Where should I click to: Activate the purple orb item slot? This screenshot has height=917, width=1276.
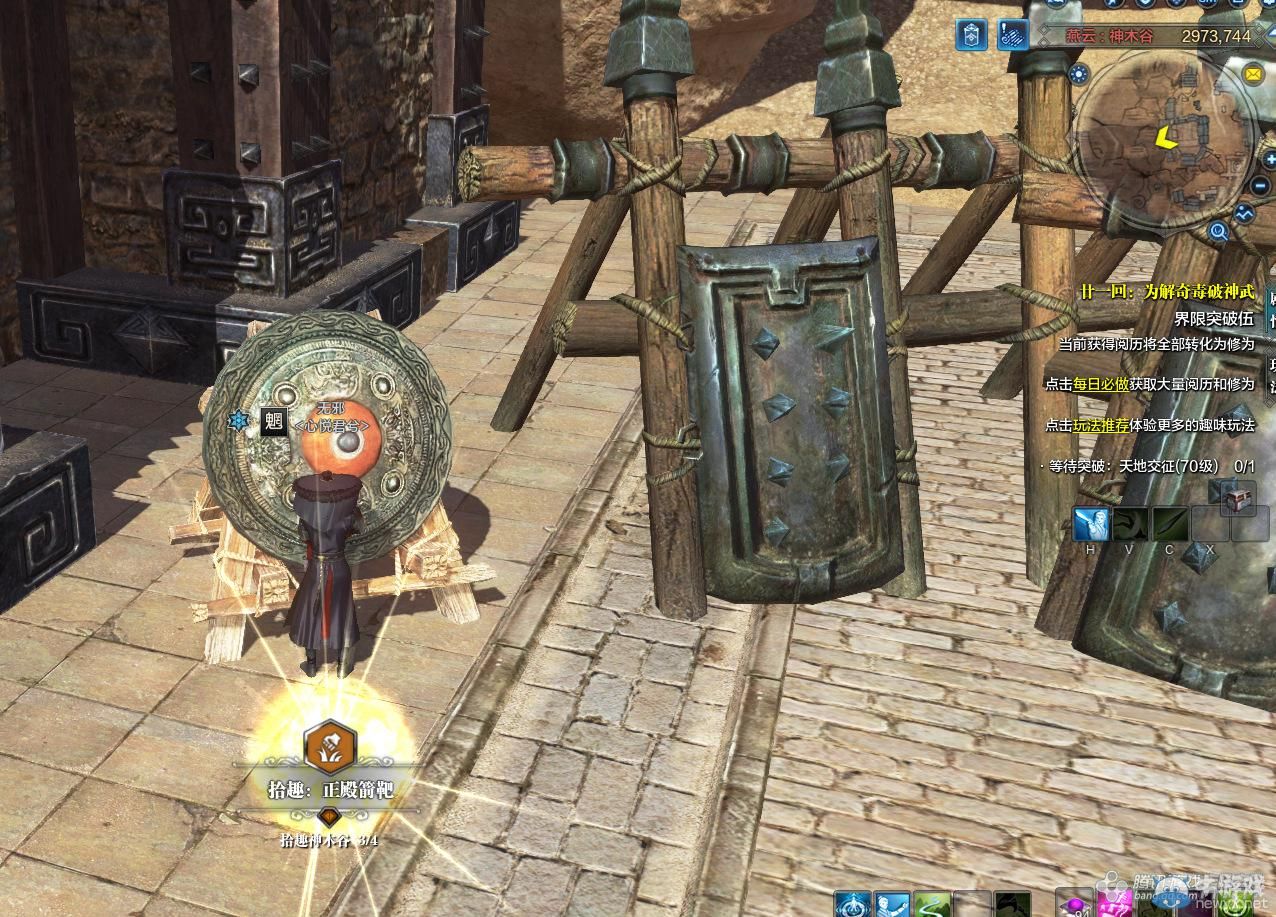coord(1075,905)
